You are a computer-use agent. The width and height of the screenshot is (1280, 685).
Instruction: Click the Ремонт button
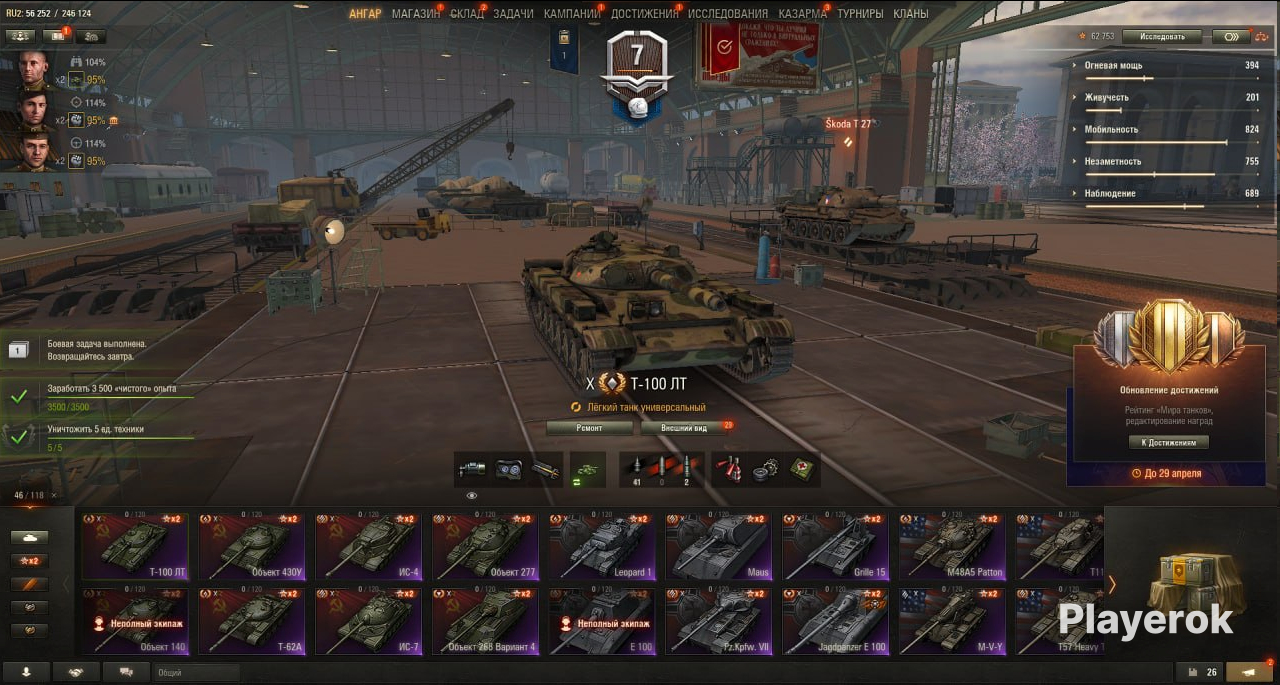590,428
